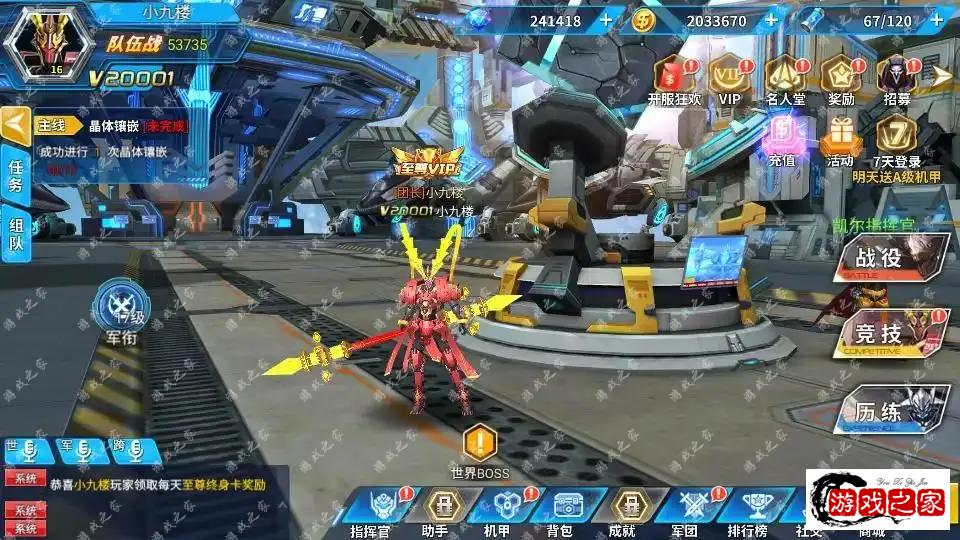
Task: Switch to the 任务 quest tab
Action: click(16, 174)
